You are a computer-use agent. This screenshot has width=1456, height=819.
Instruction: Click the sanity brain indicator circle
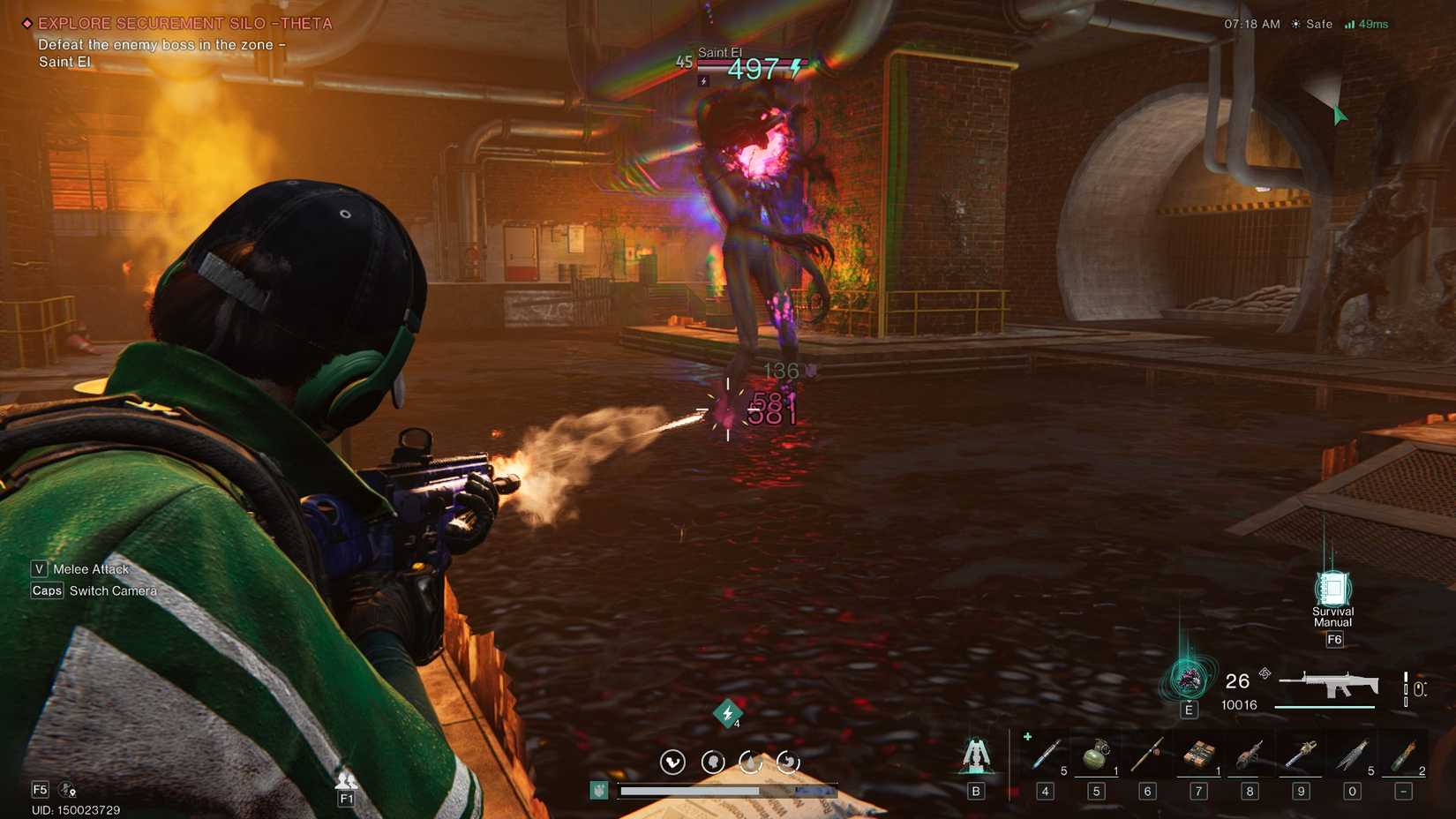[x=714, y=763]
